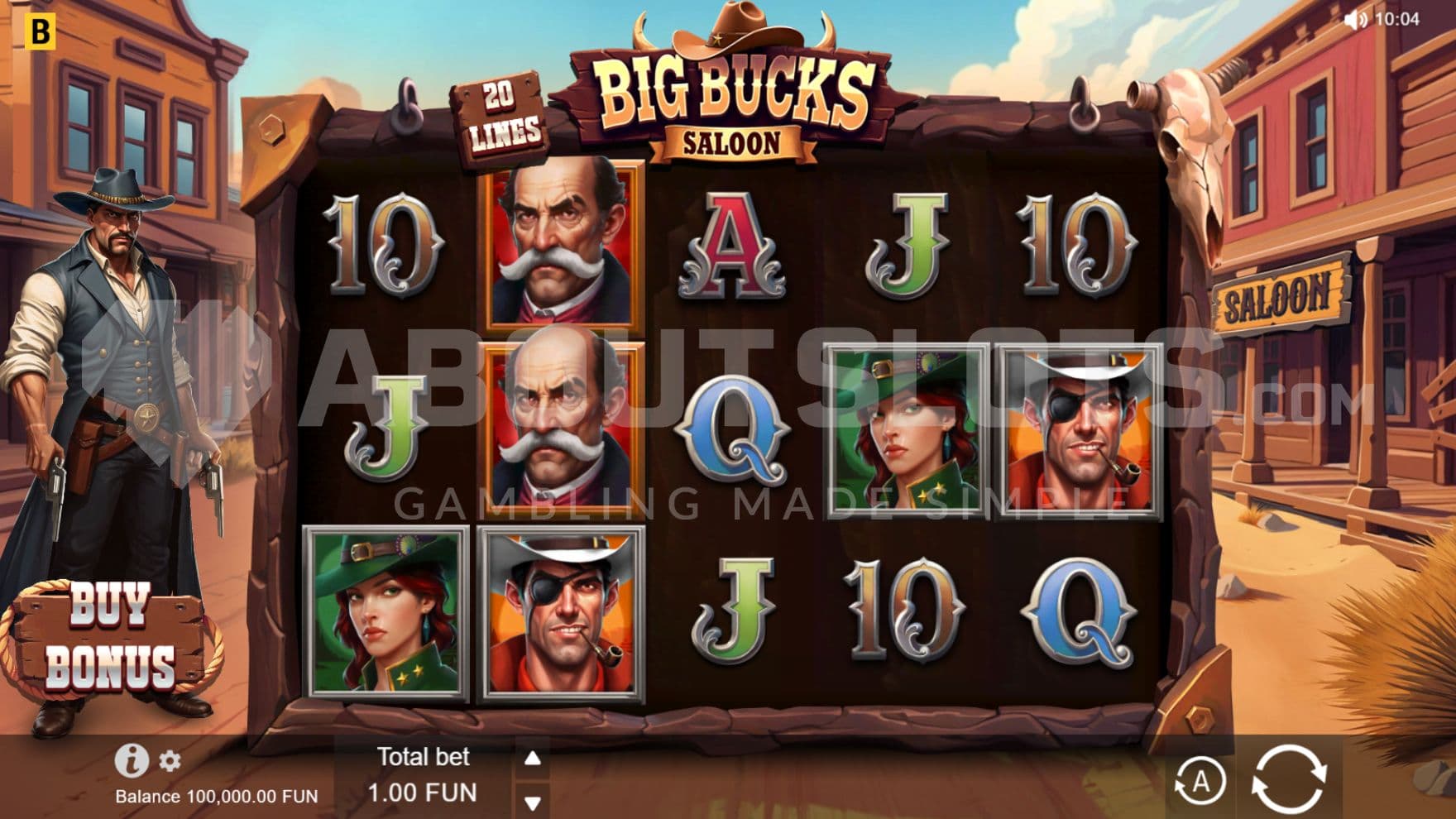The height and width of the screenshot is (819, 1456).
Task: Decrease total bet with the down arrow
Action: [533, 802]
